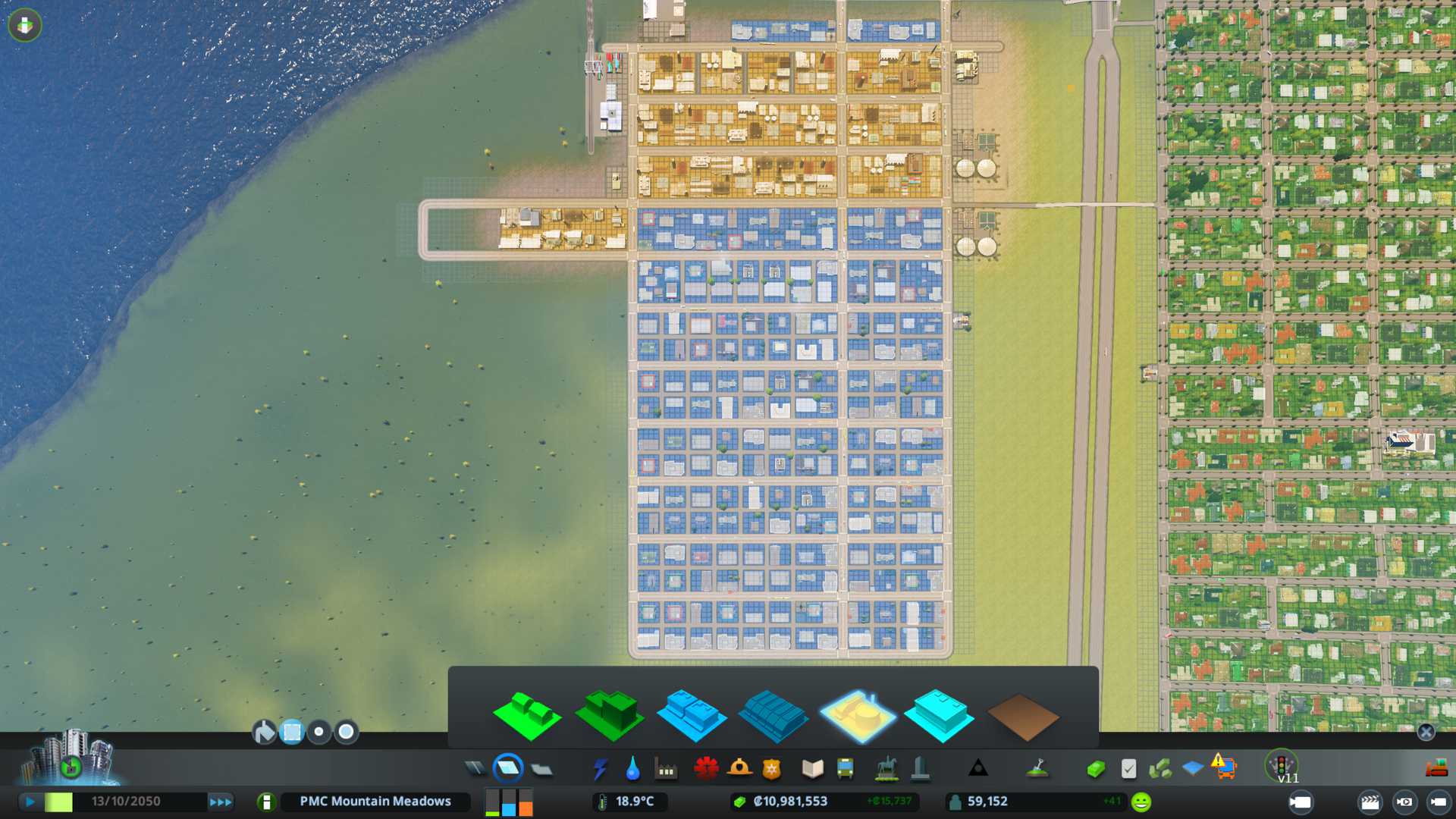Toggle the play/pause simulation button
The height and width of the screenshot is (819, 1456).
[x=30, y=802]
